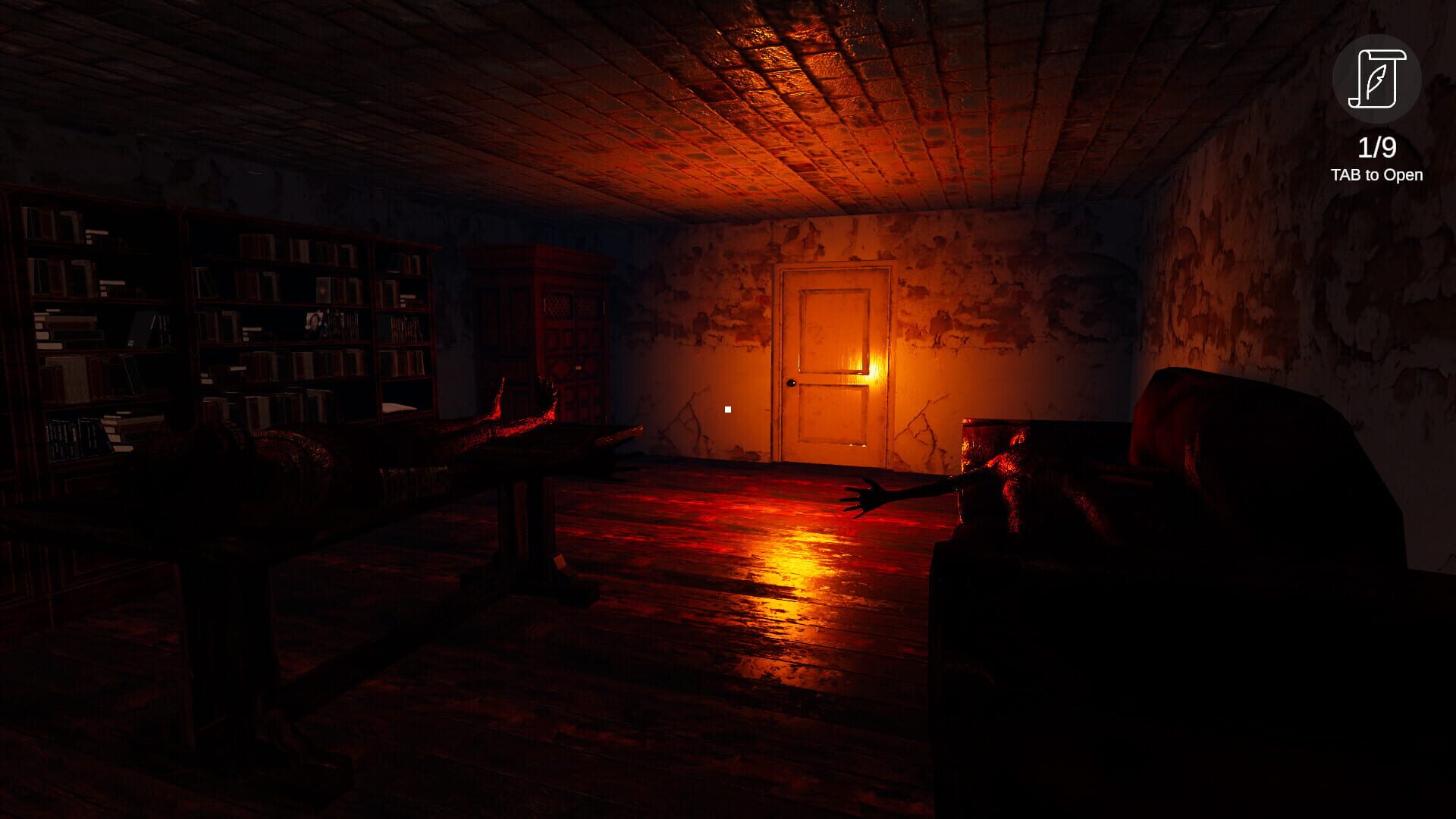Click the note collection progress indicator
The image size is (1456, 819).
pyautogui.click(x=1376, y=149)
